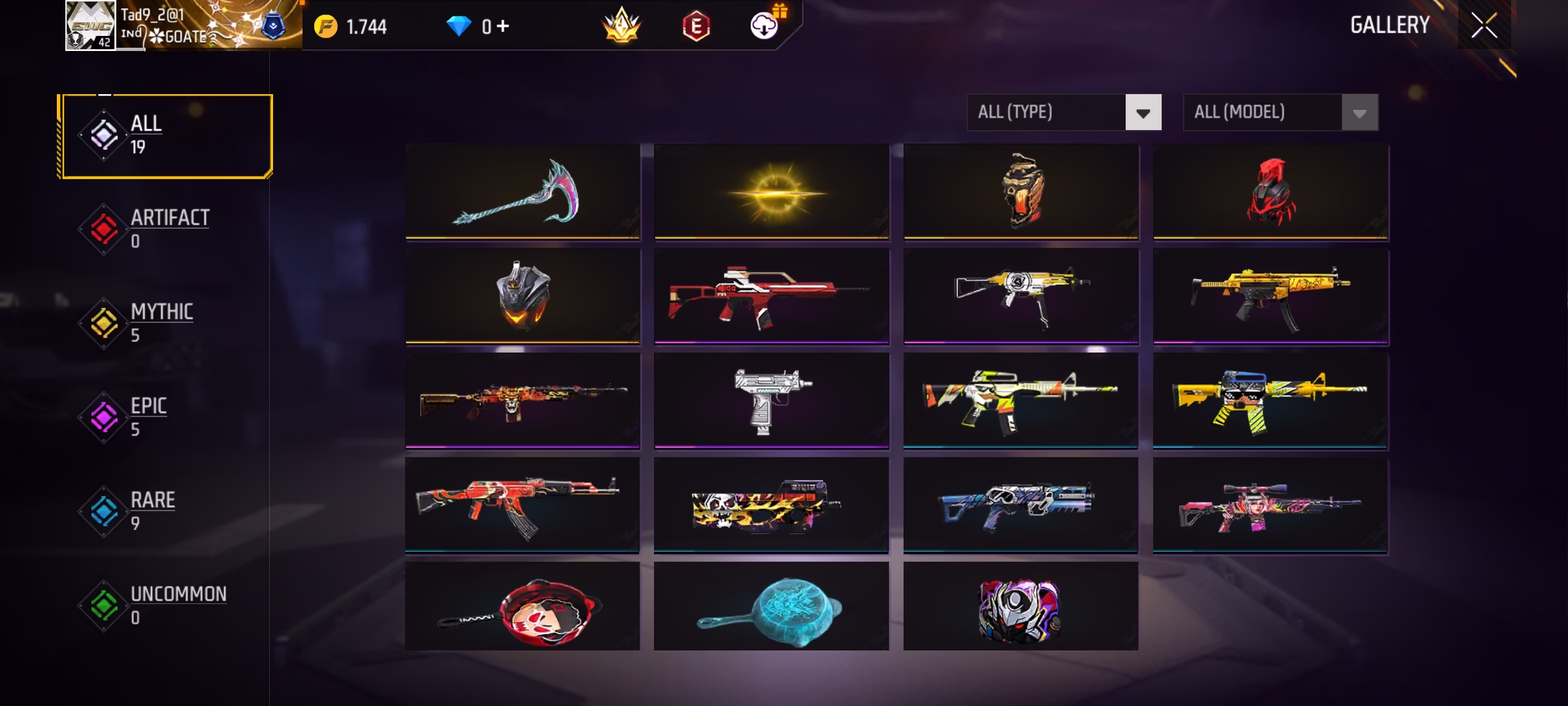Select the red AK rifle skin
The image size is (1568, 706).
coord(522,505)
